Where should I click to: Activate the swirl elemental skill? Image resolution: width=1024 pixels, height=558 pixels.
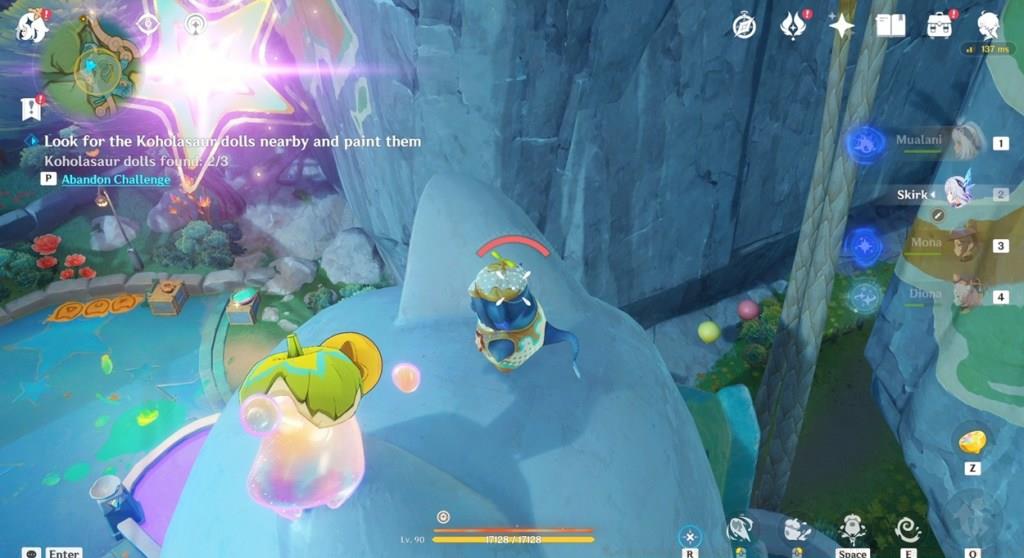pyautogui.click(x=908, y=528)
